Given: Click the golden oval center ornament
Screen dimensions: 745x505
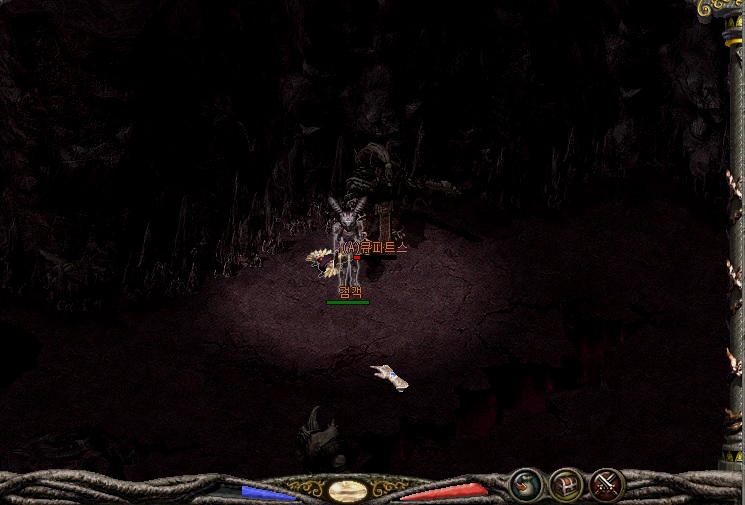Looking at the screenshot, I should (x=348, y=490).
